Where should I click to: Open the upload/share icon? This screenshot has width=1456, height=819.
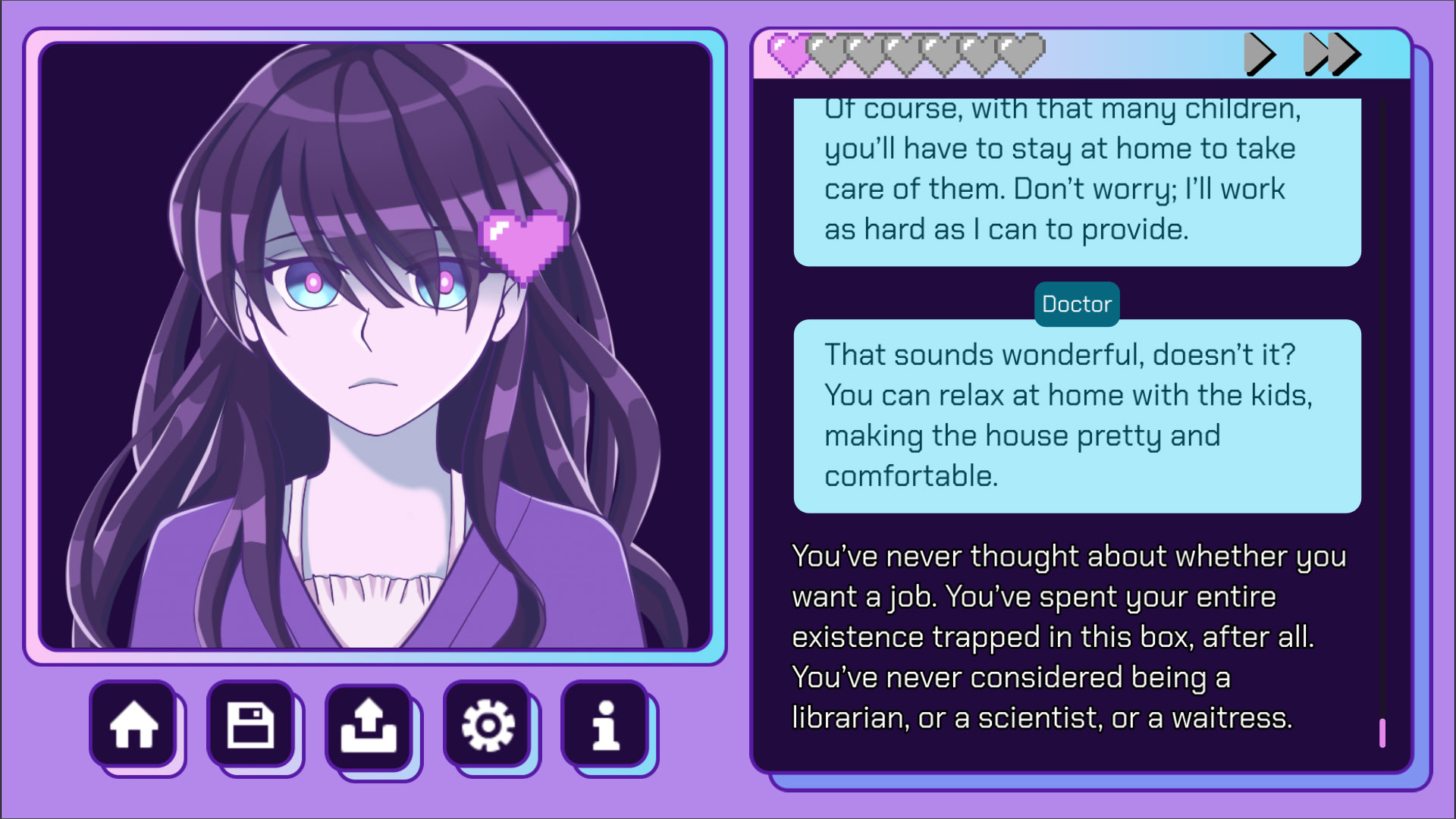[369, 726]
